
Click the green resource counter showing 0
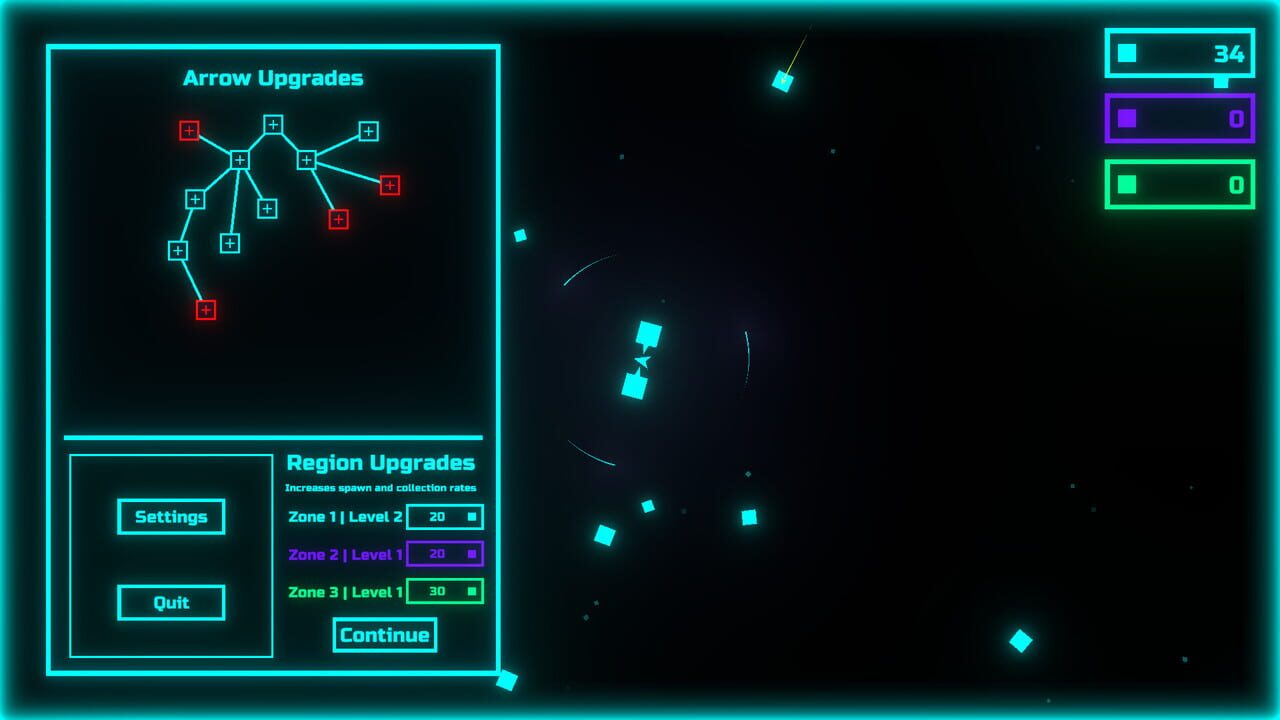tap(1178, 184)
